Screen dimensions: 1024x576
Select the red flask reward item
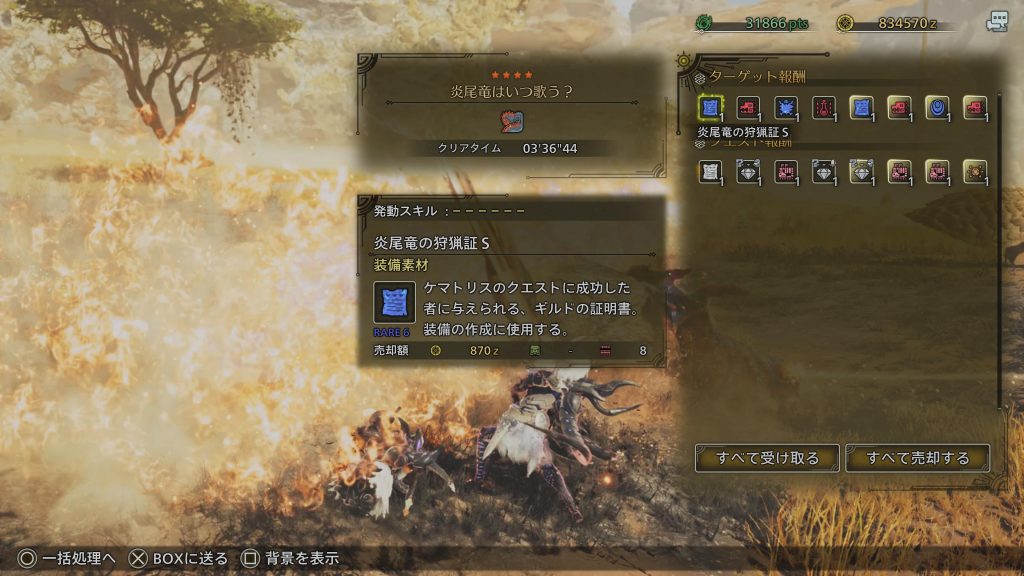[x=823, y=108]
